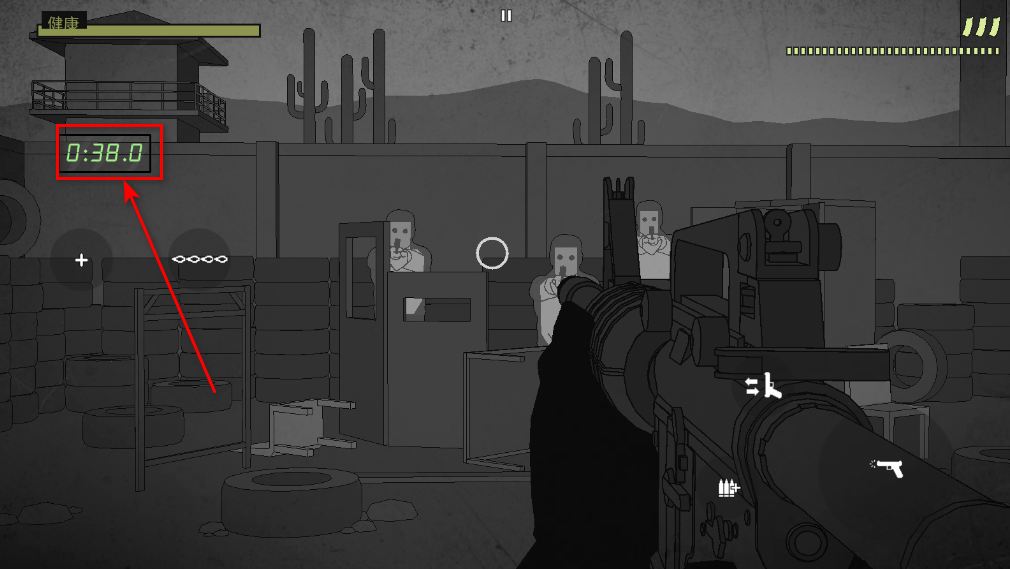The height and width of the screenshot is (569, 1010).
Task: Swap weapons using the arrows-and-pistol icon
Action: (764, 386)
